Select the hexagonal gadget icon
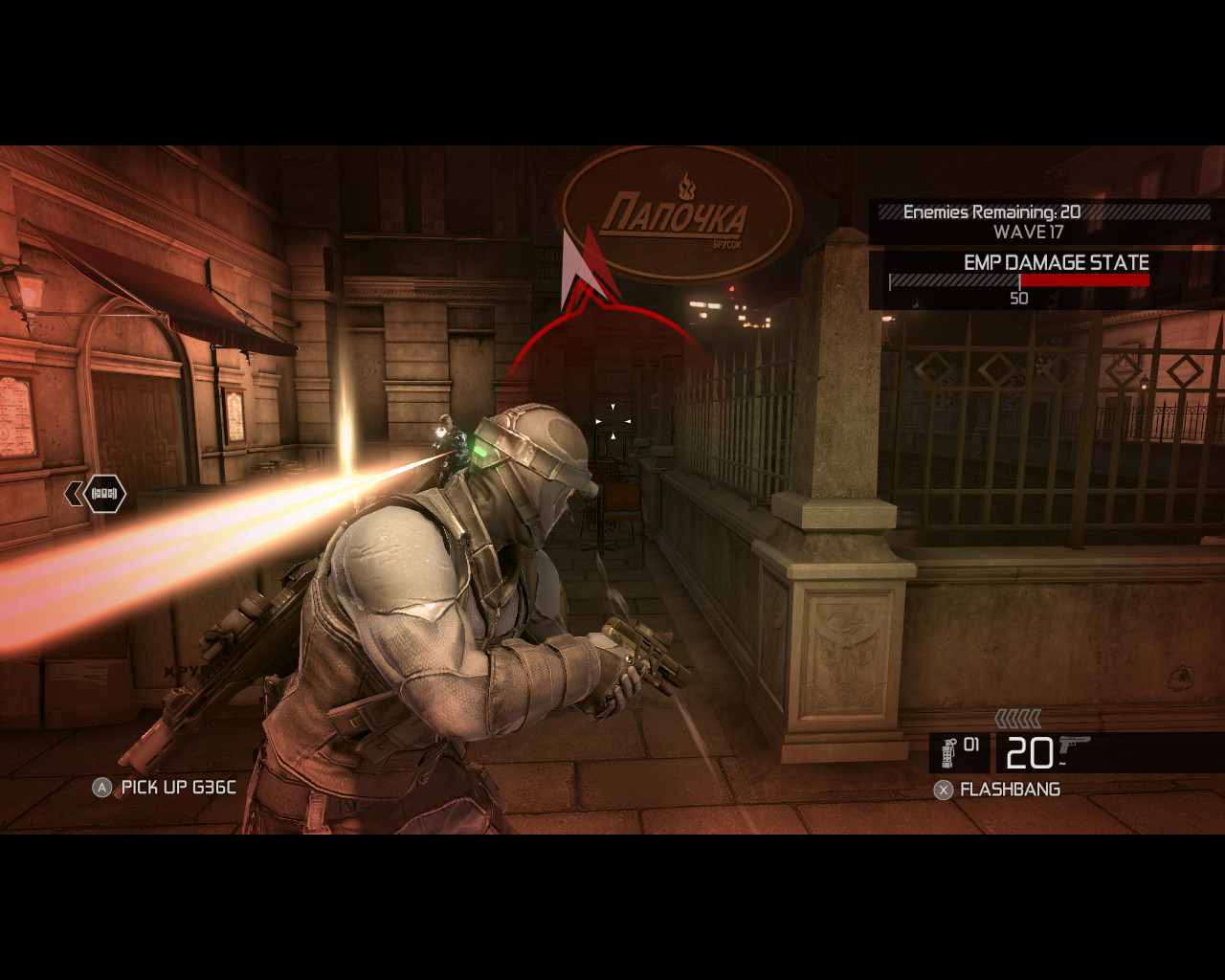This screenshot has width=1225, height=980. click(x=104, y=494)
